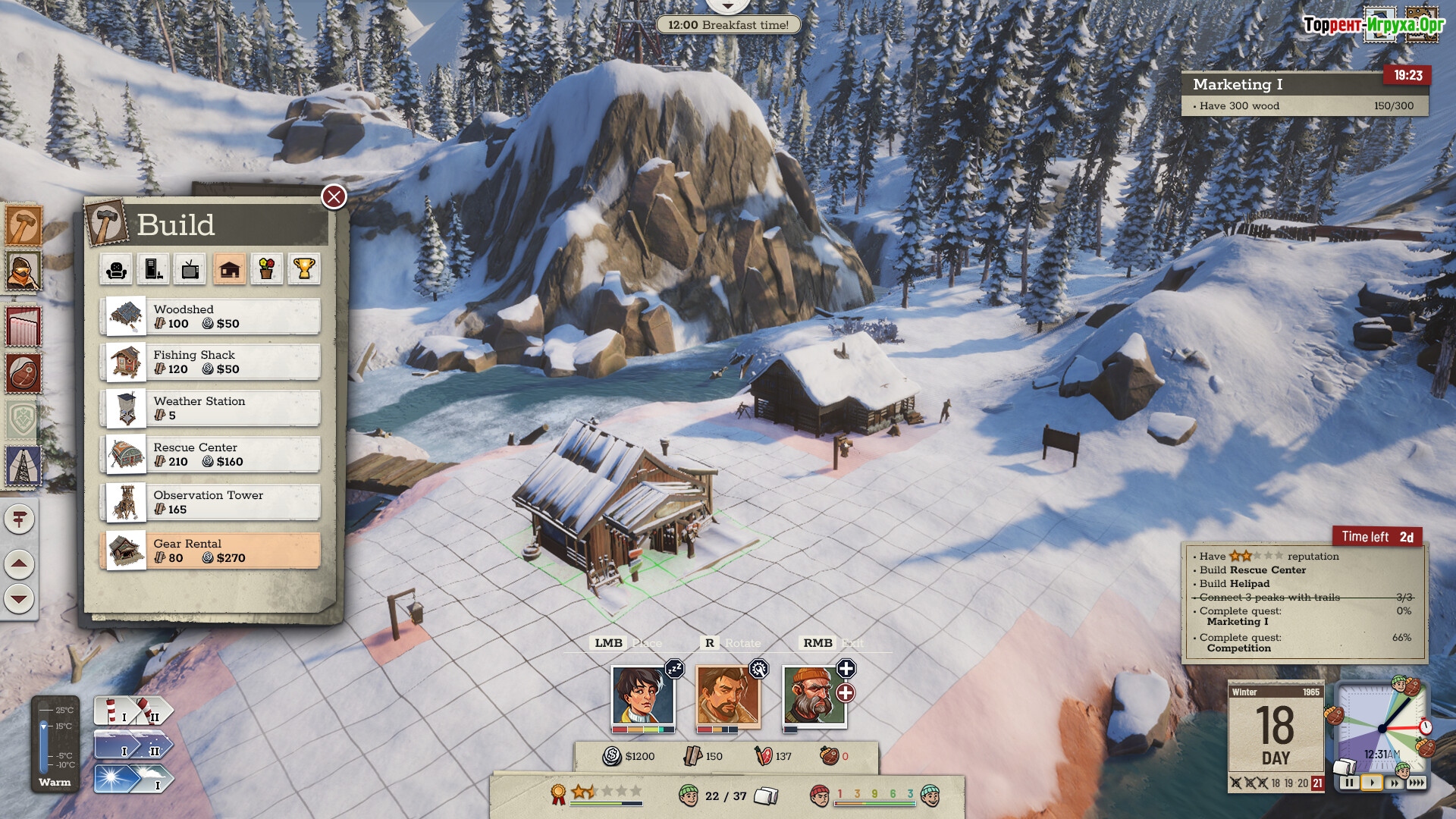Switch to the flower pot decorations tab

pyautogui.click(x=266, y=269)
